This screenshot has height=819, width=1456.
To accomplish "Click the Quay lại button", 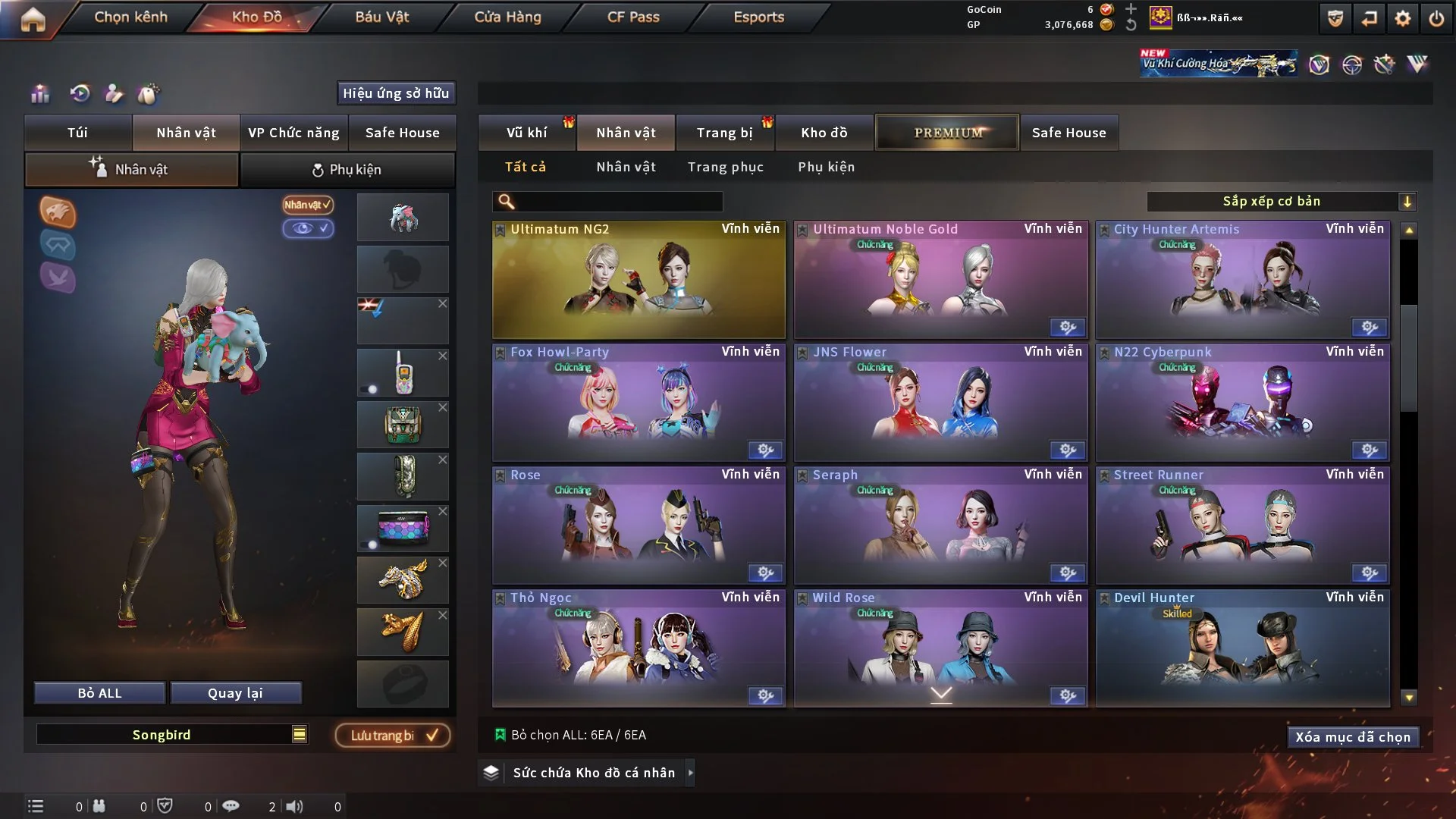I will pos(235,693).
